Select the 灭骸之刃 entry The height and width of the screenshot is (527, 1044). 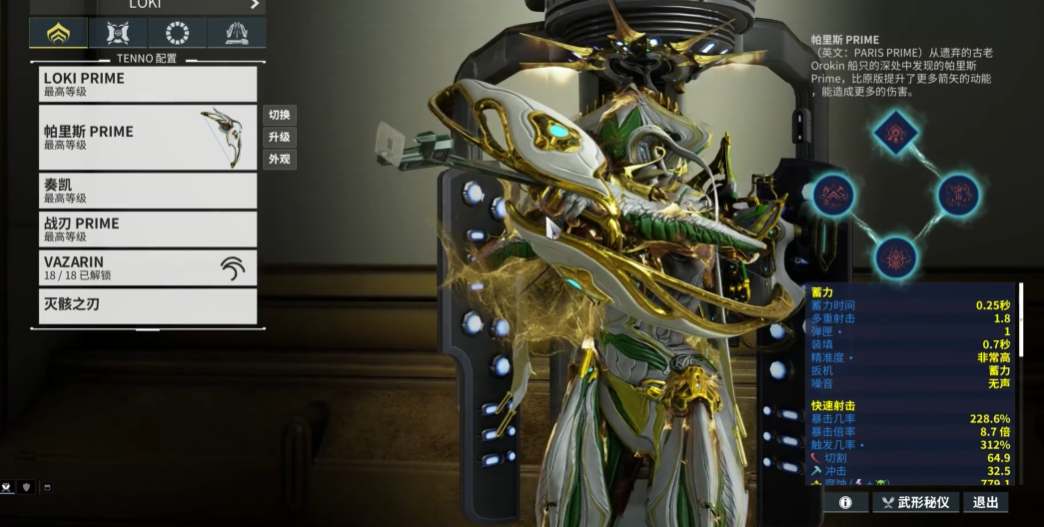click(148, 305)
